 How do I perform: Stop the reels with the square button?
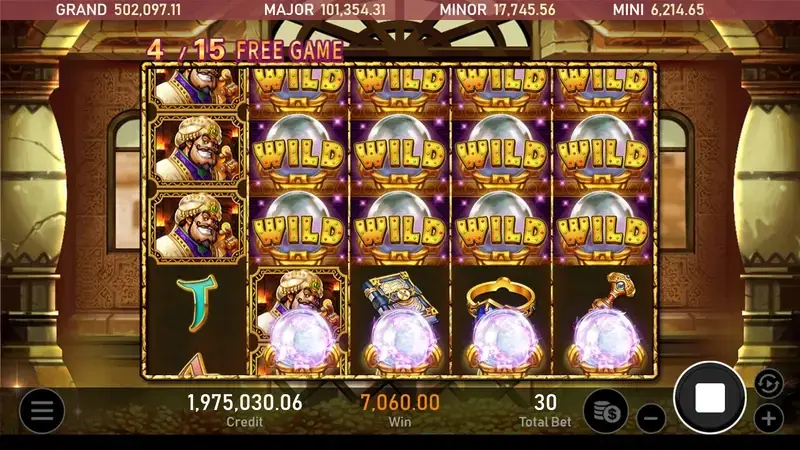click(x=710, y=398)
